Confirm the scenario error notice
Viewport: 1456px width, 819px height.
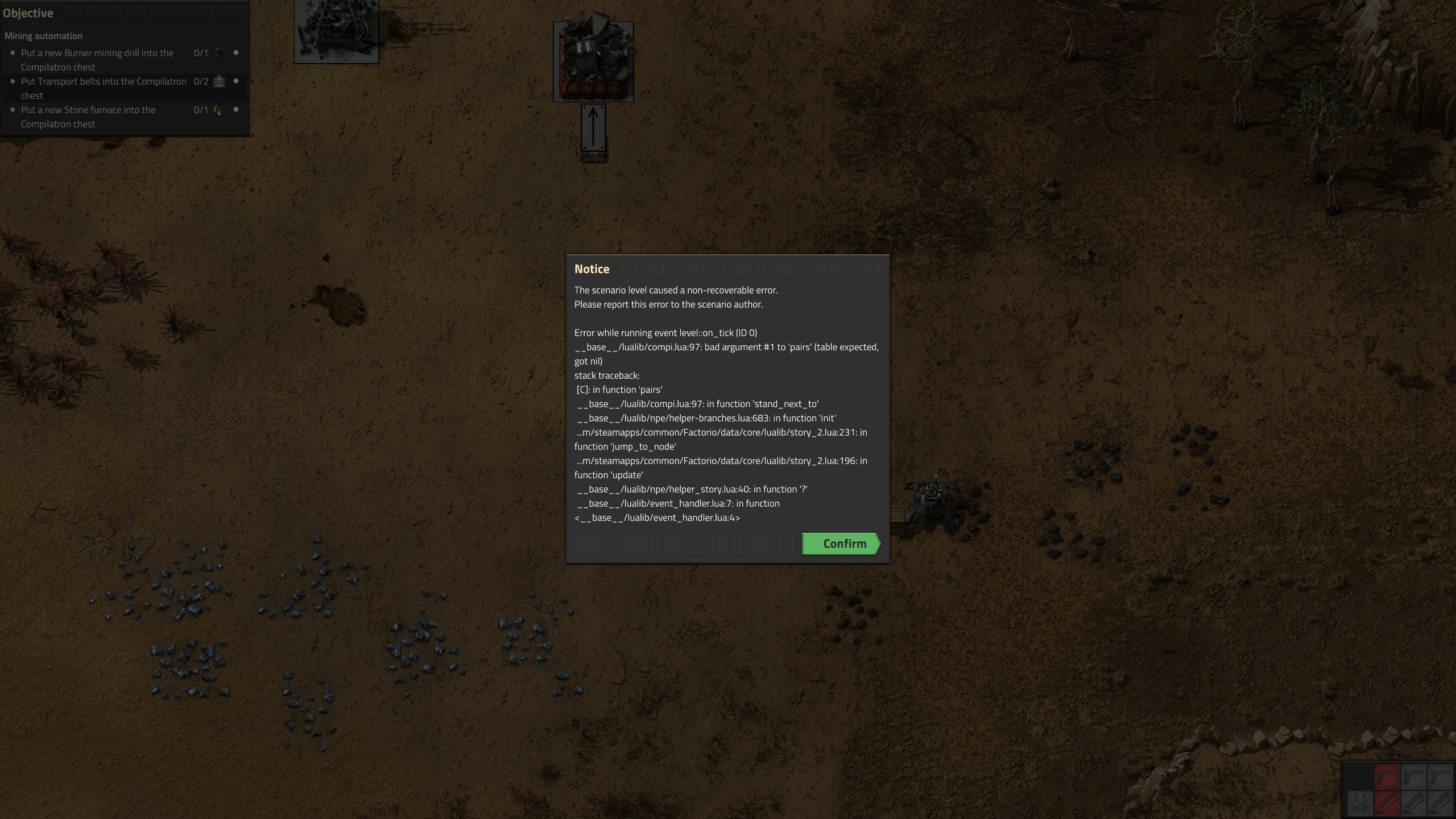tap(841, 544)
